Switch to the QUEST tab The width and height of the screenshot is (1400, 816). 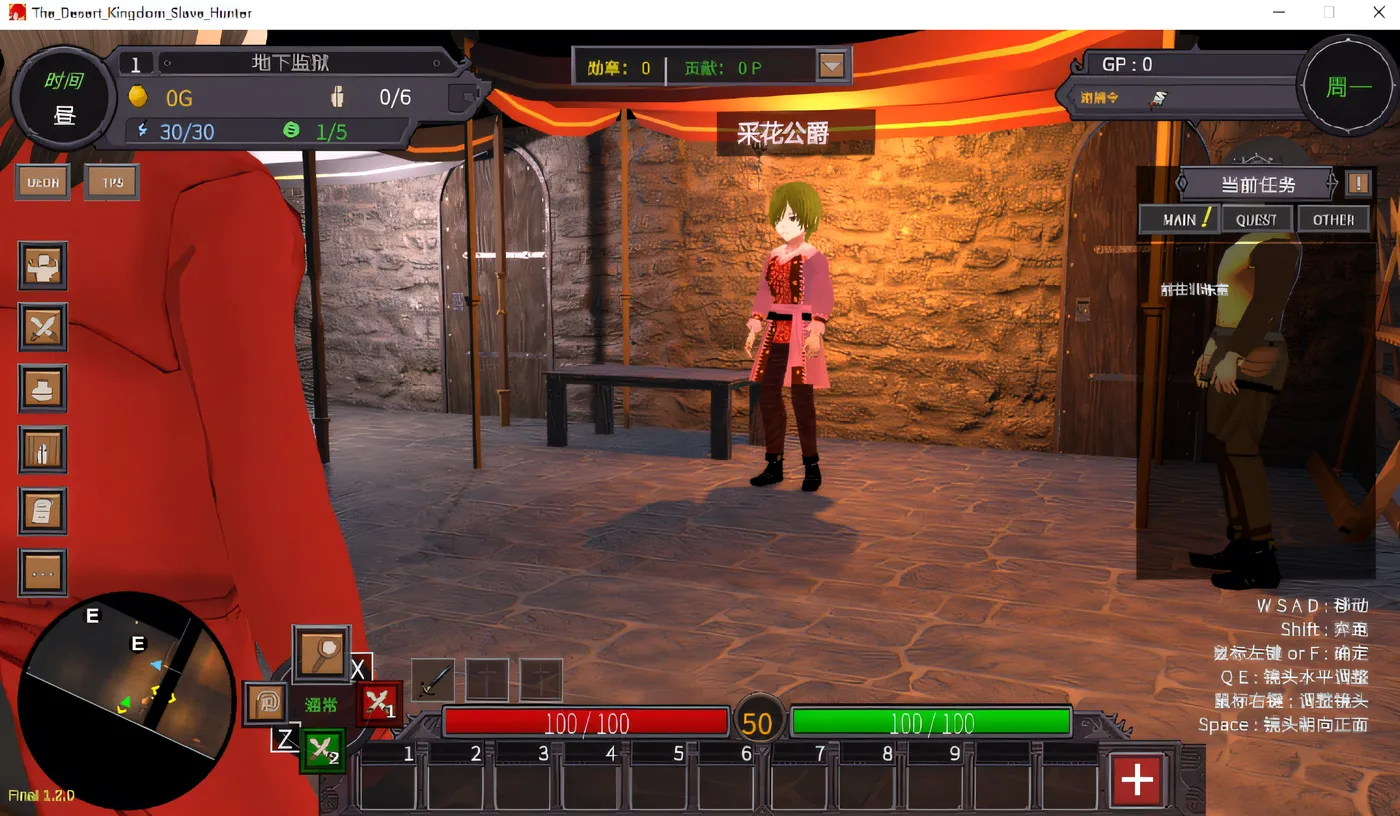pyautogui.click(x=1256, y=219)
